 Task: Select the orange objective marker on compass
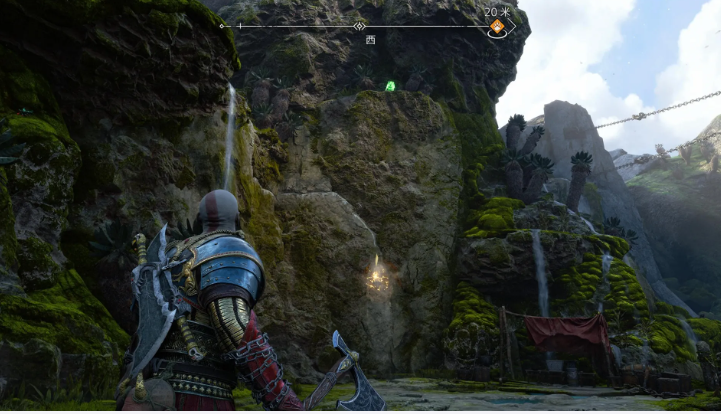(496, 27)
